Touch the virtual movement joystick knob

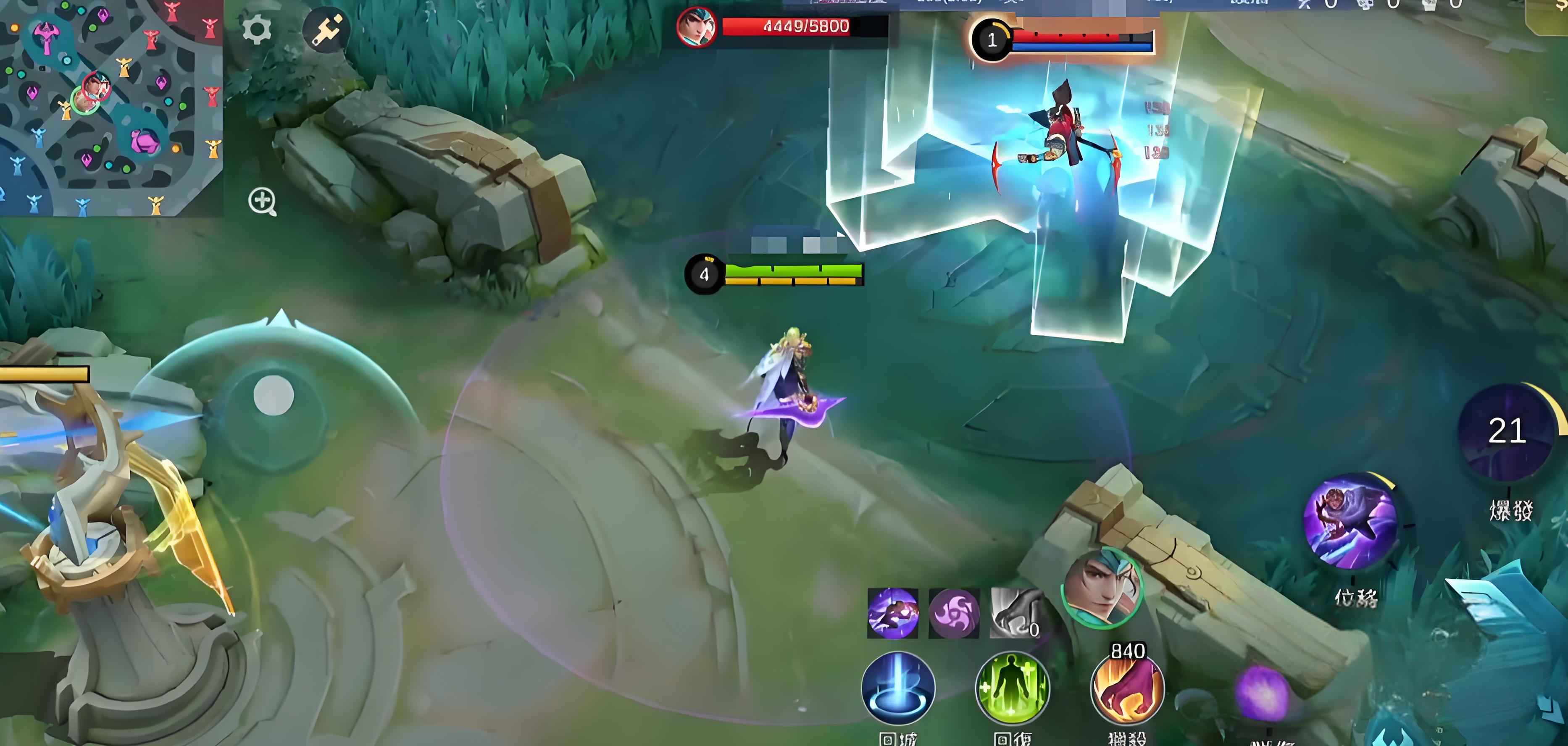click(273, 396)
